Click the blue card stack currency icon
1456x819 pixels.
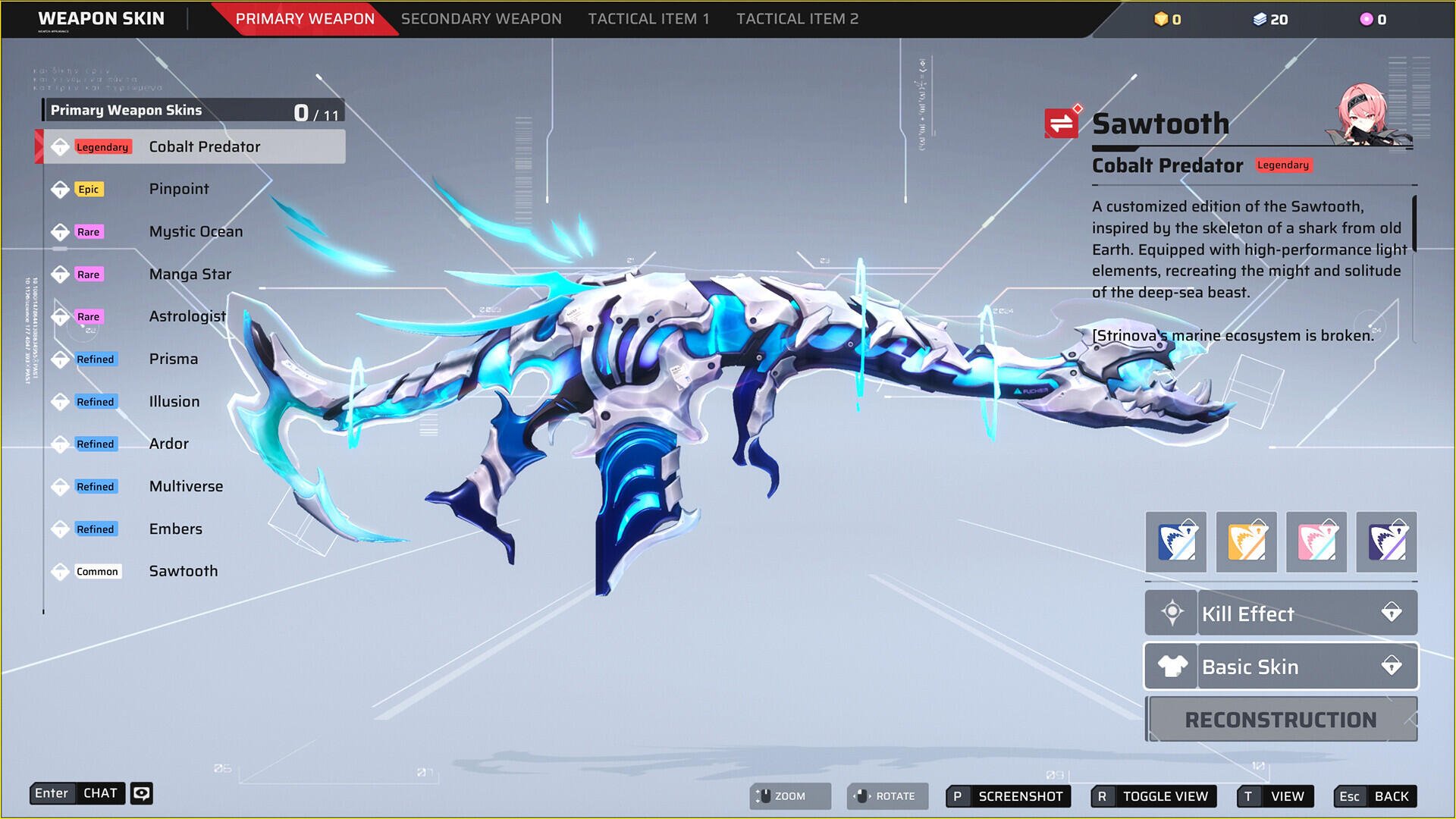click(1260, 20)
